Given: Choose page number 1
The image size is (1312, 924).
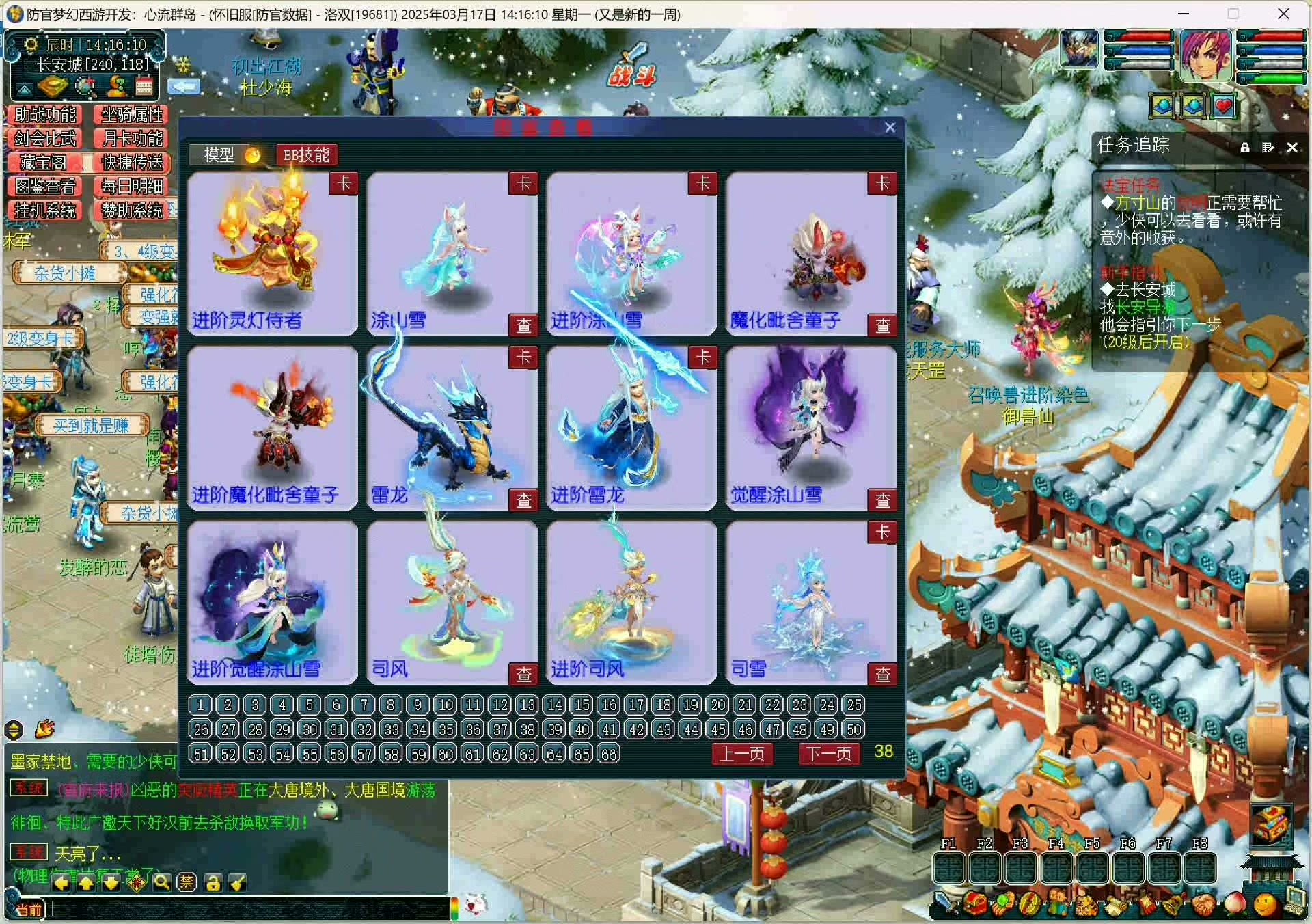Looking at the screenshot, I should [x=200, y=705].
